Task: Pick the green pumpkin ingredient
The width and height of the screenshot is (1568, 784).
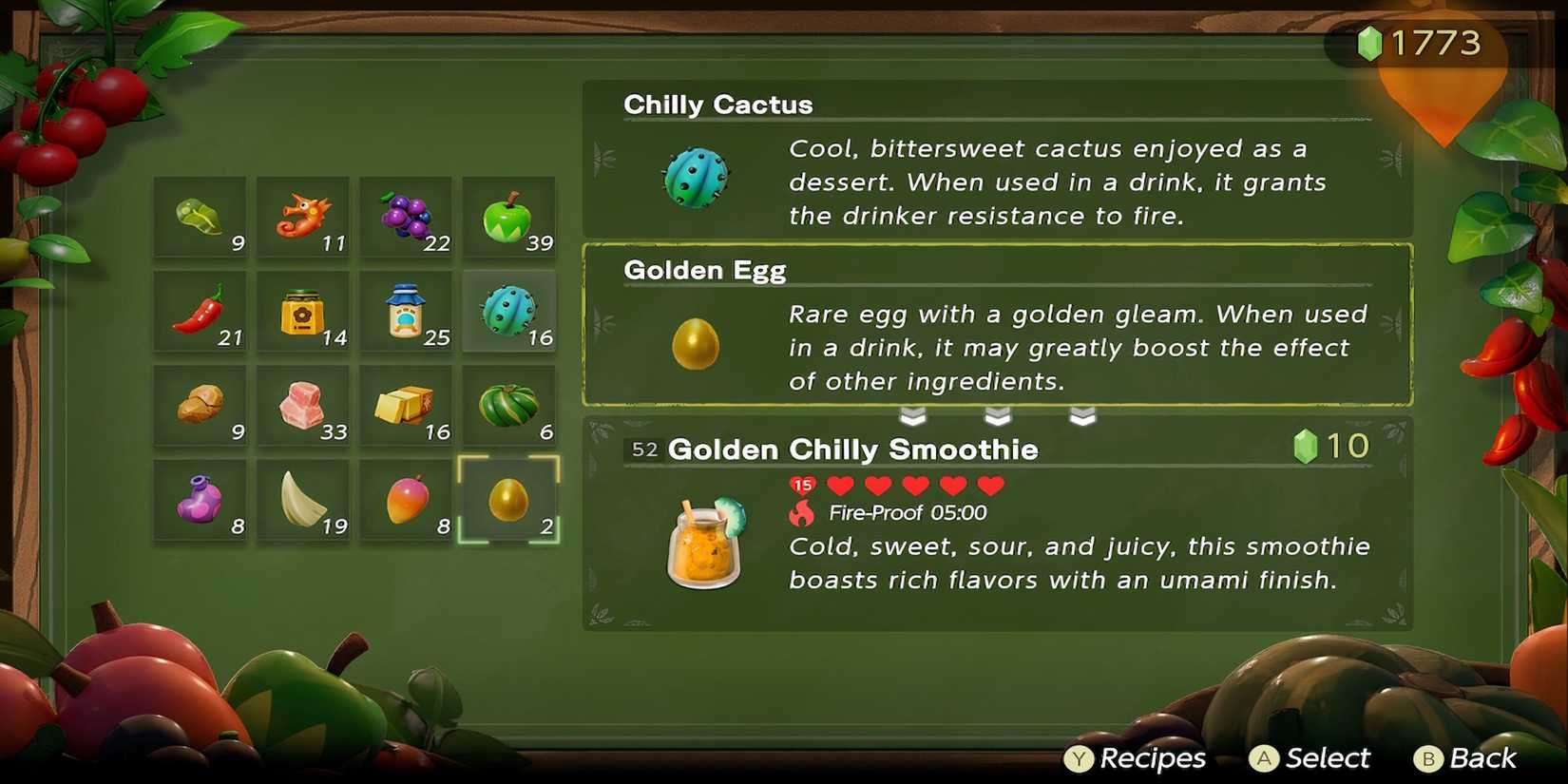Action: 509,405
